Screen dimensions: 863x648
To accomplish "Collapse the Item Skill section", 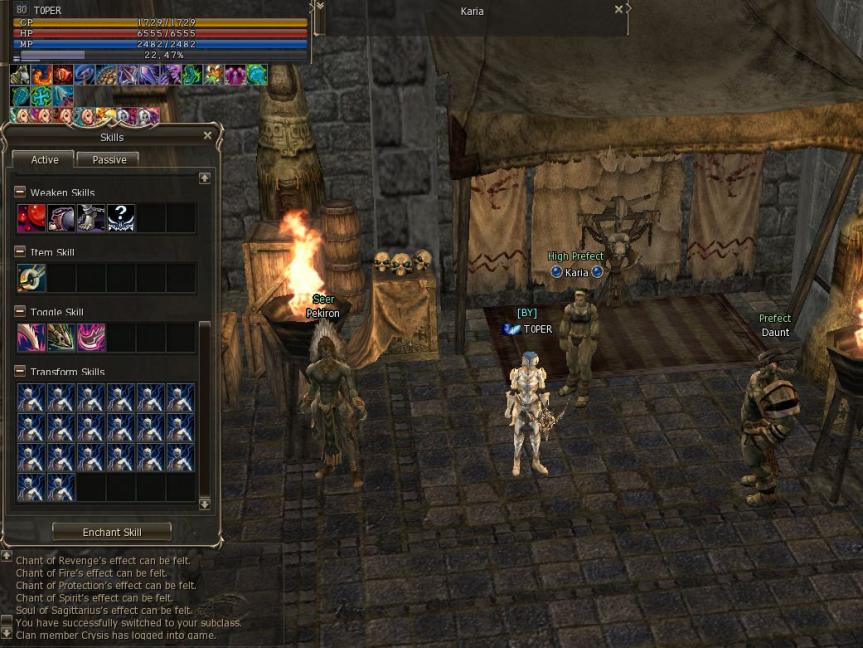I will (x=20, y=252).
